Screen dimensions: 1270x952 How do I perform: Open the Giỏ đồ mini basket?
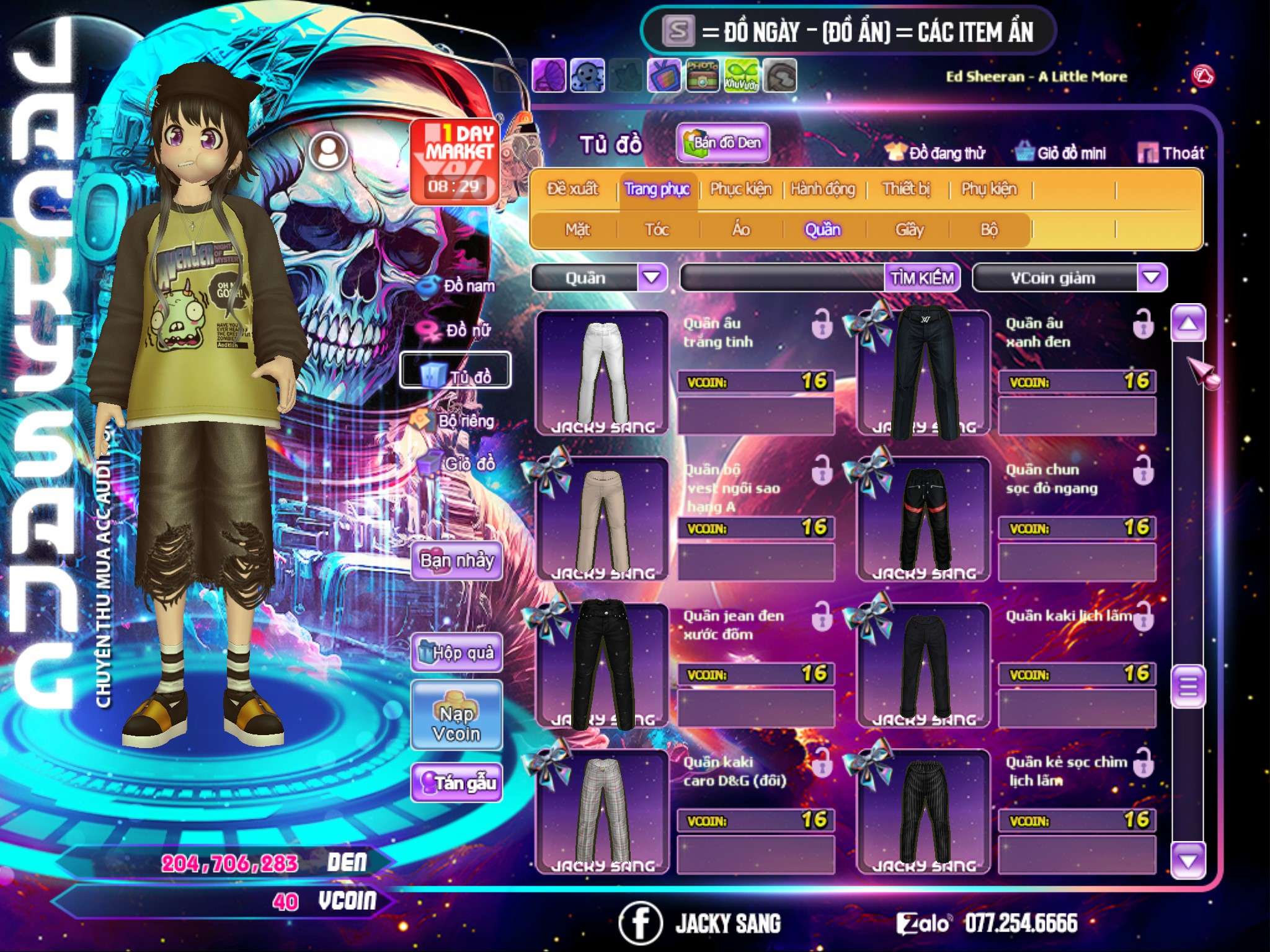coord(1061,153)
